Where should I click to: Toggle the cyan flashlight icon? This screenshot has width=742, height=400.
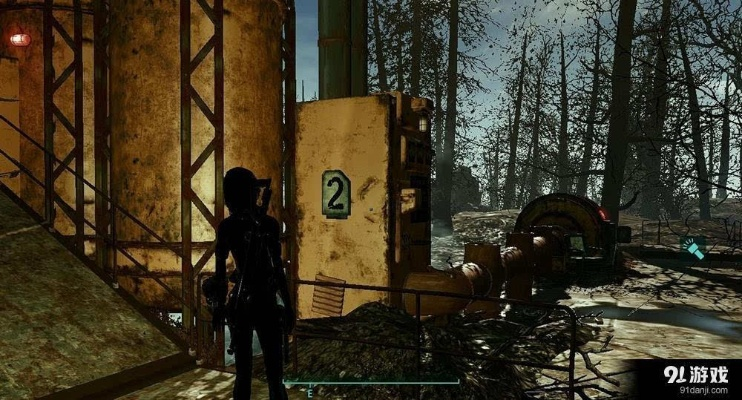pos(693,248)
